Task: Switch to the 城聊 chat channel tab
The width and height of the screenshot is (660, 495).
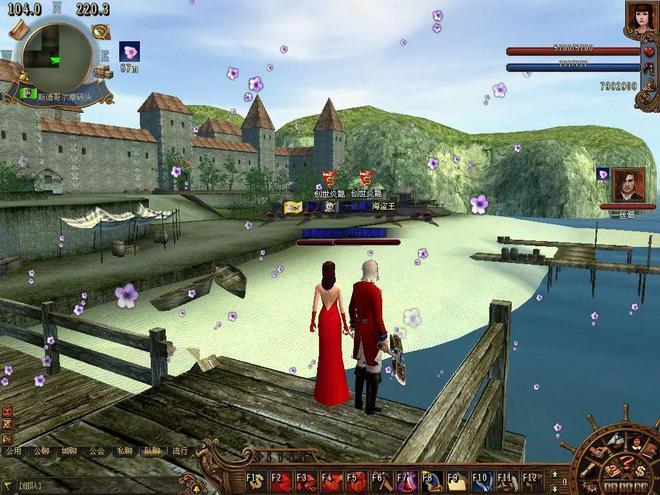Action: [68, 452]
